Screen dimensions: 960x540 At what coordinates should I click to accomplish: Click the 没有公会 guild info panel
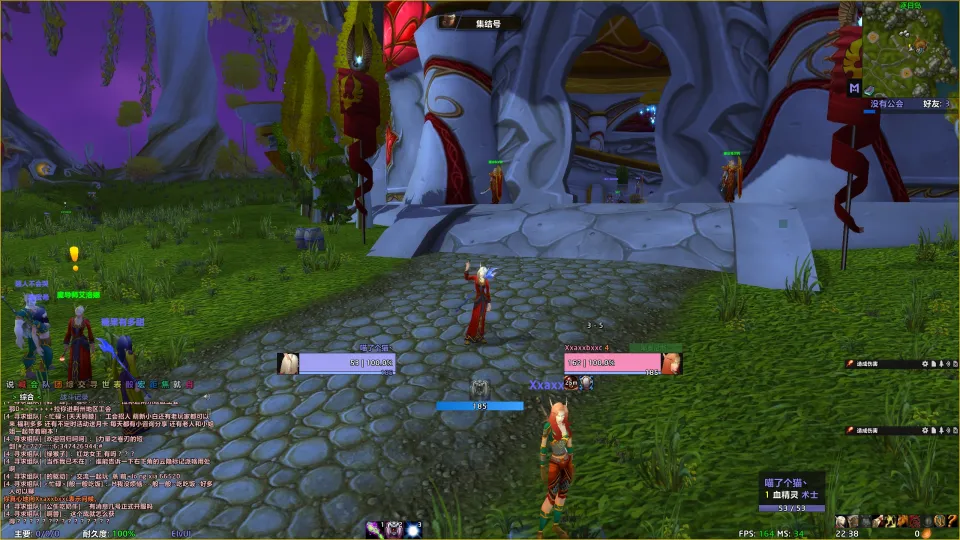(886, 102)
